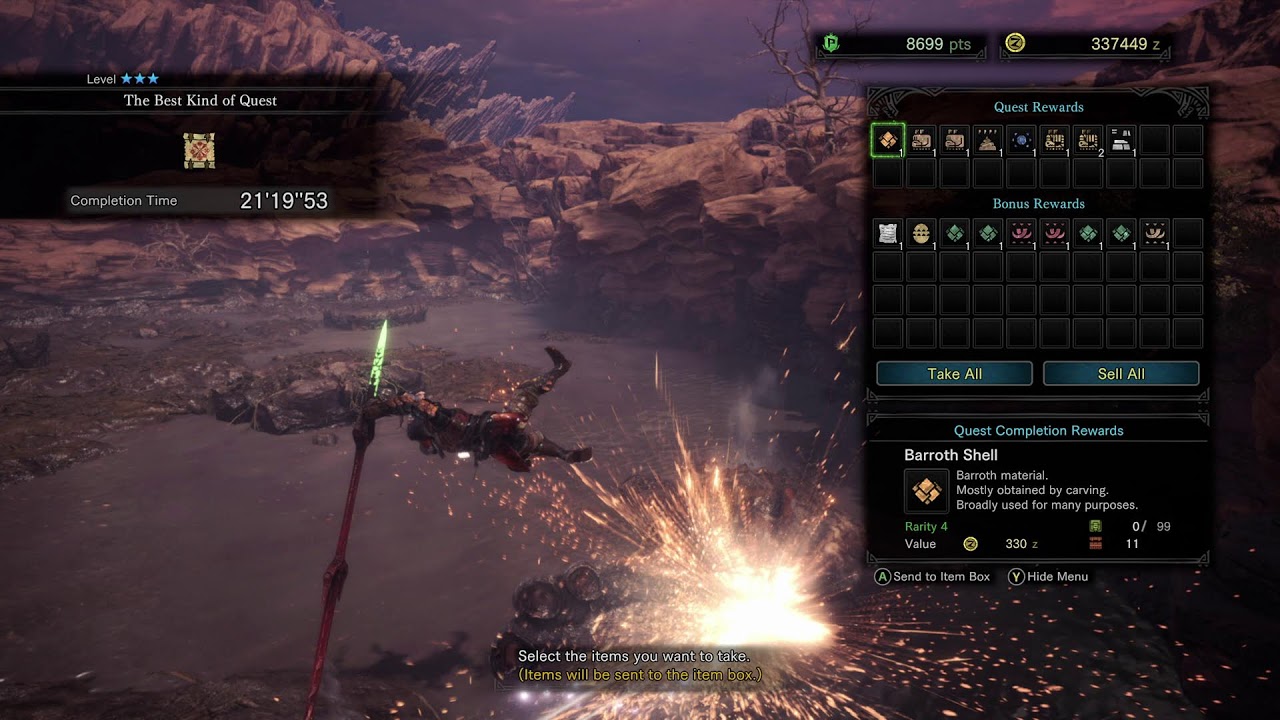Viewport: 1280px width, 720px height.
Task: Click the quest scroll icon under quest title
Action: [199, 151]
